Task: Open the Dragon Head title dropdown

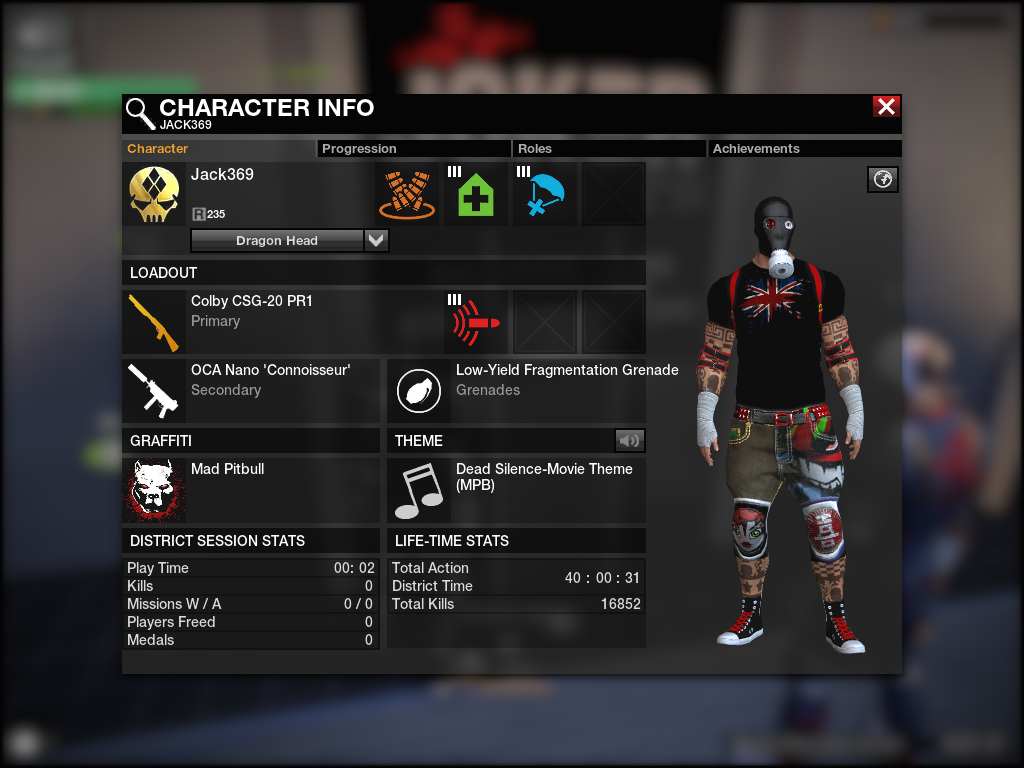Action: coord(376,241)
